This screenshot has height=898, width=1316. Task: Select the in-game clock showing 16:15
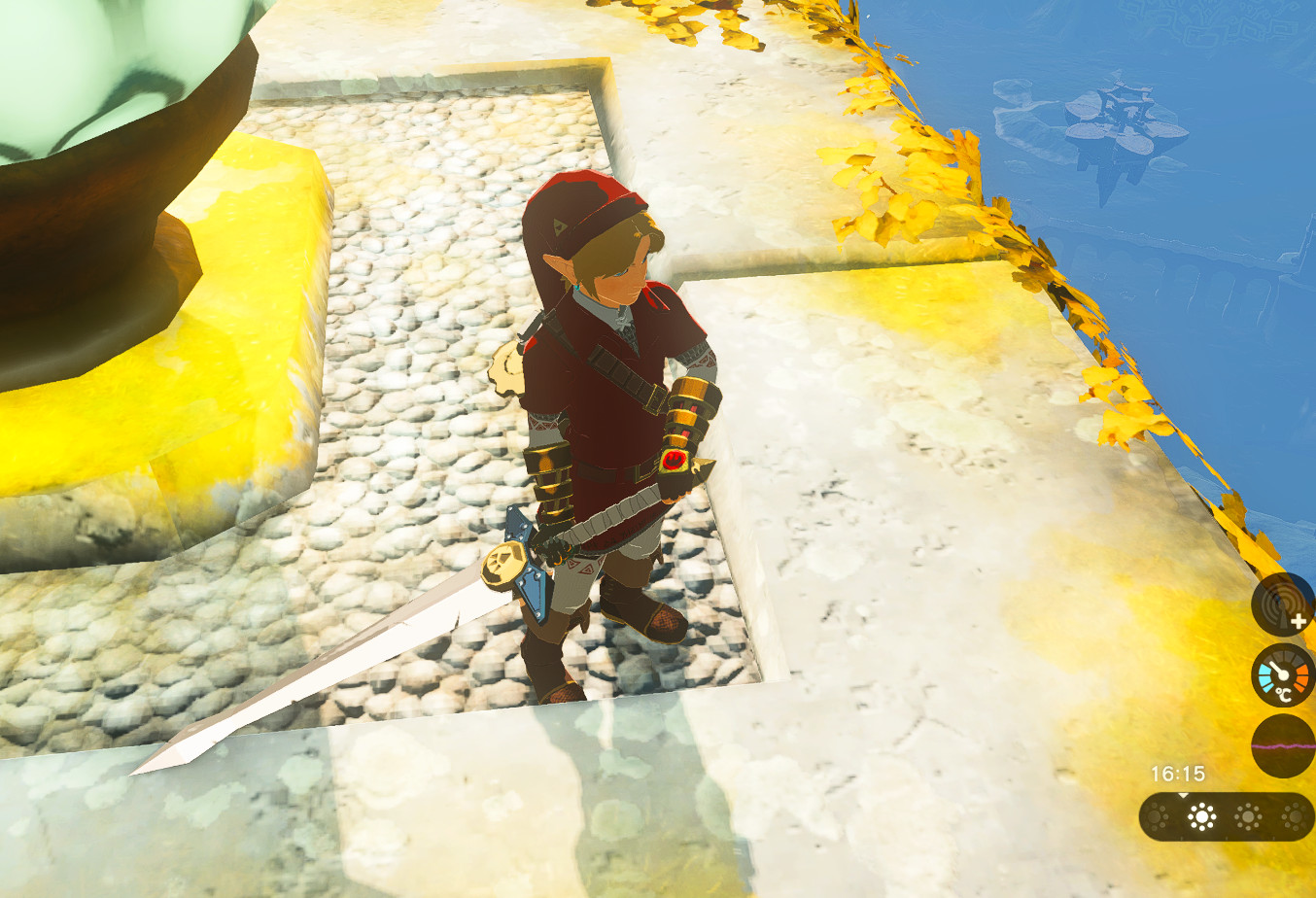[x=1178, y=772]
